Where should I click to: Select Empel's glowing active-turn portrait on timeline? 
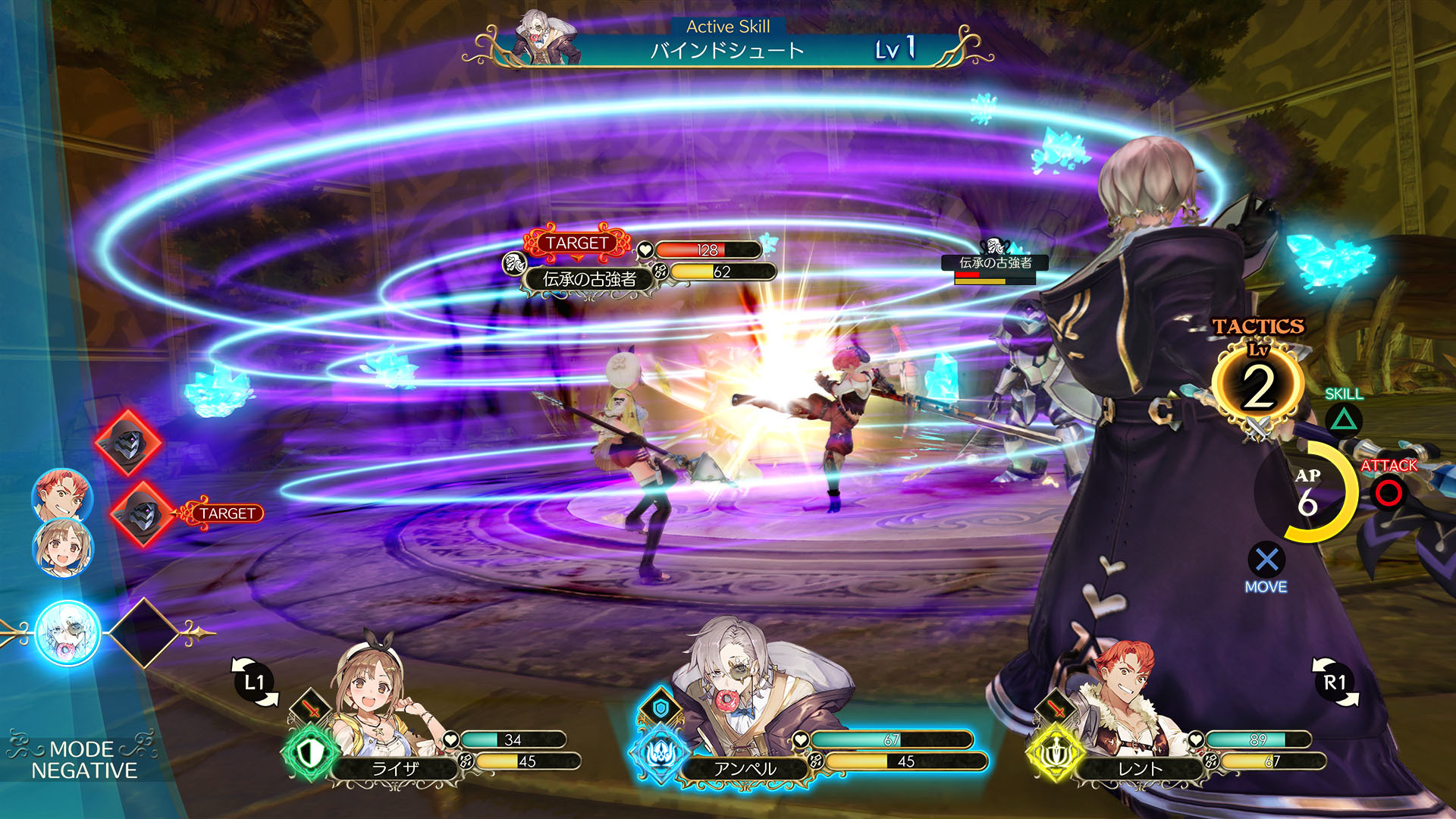coord(68,632)
